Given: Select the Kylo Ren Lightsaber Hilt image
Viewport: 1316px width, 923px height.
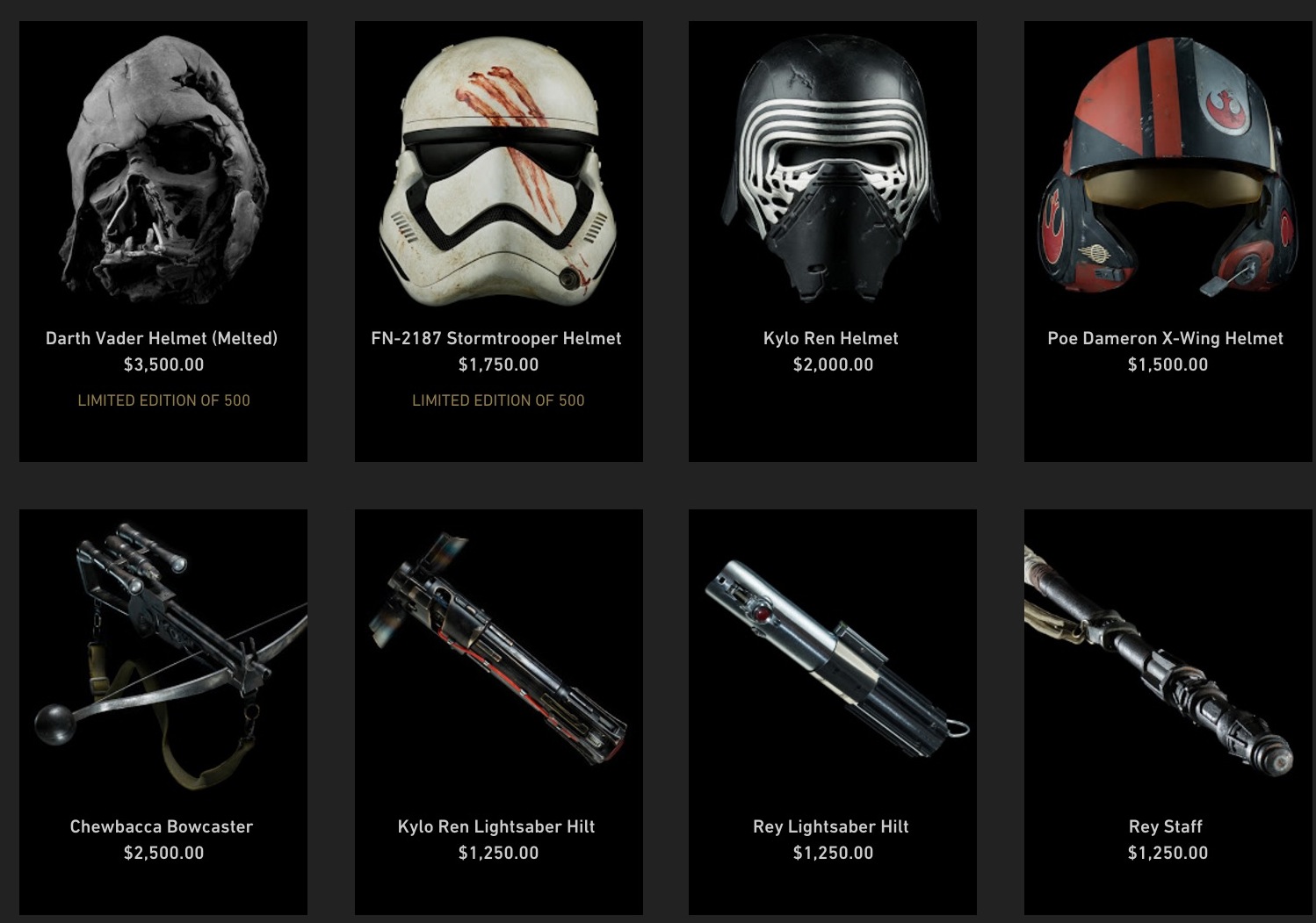Looking at the screenshot, I should [498, 654].
